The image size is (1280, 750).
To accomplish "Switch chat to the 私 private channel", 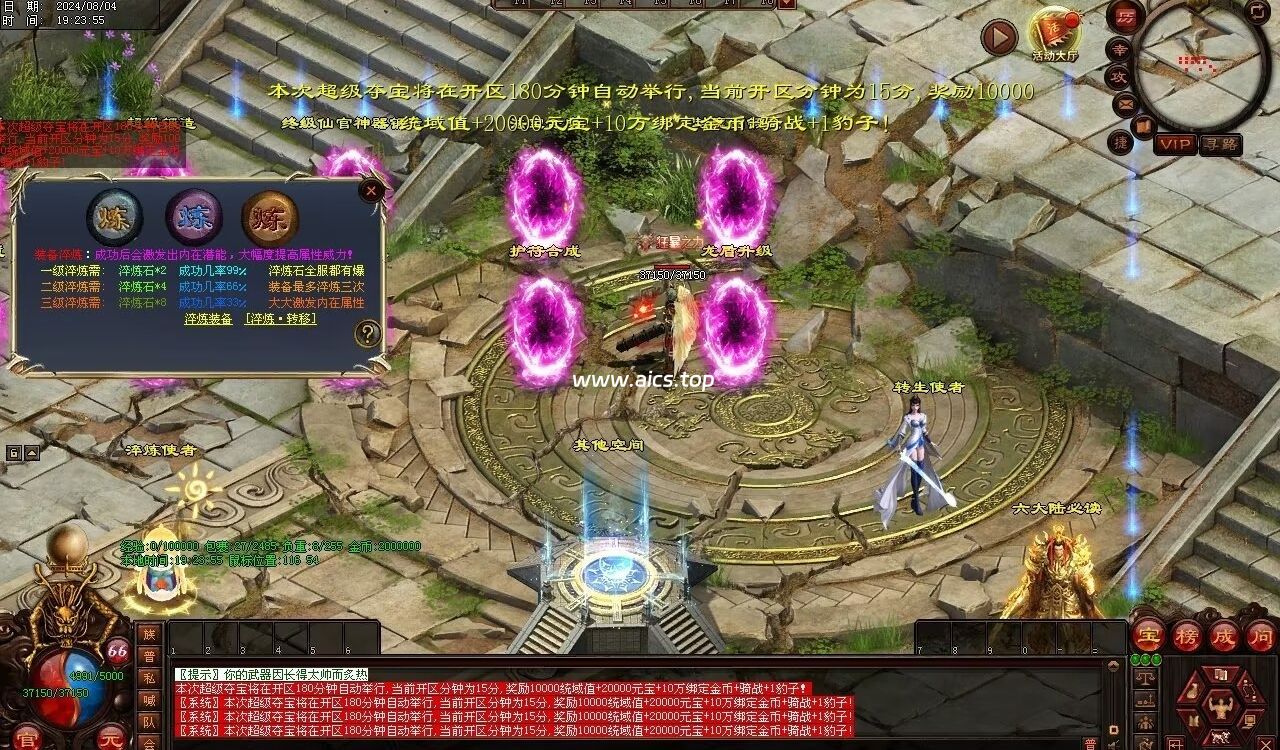I will click(x=149, y=678).
